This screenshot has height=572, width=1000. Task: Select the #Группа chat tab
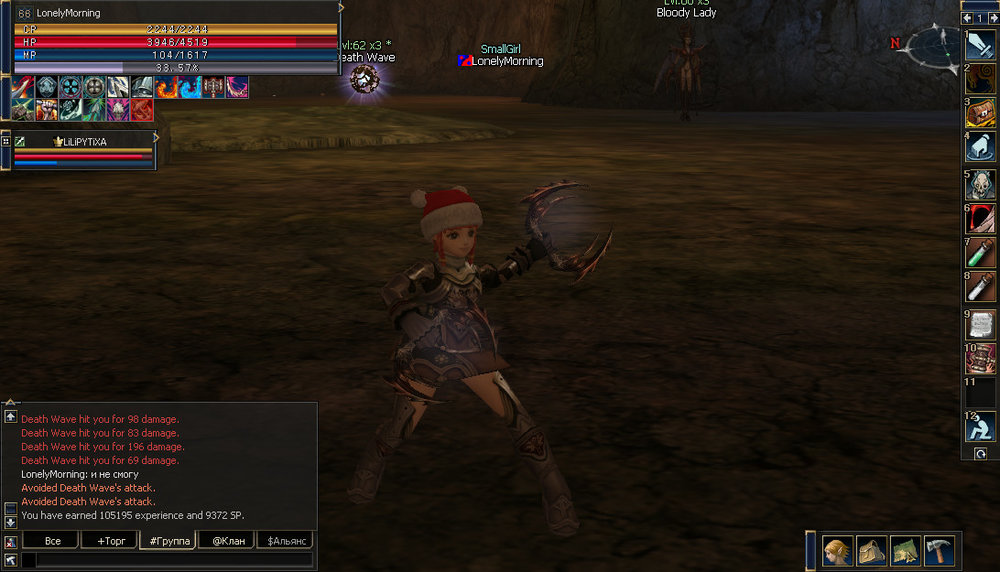click(x=167, y=541)
